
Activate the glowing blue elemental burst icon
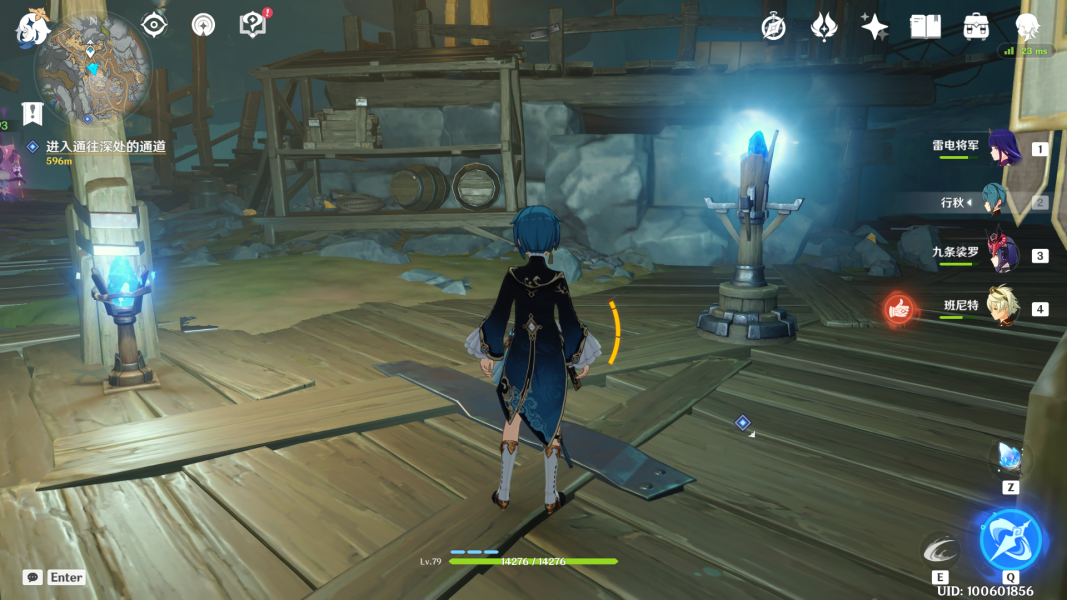coord(1011,540)
